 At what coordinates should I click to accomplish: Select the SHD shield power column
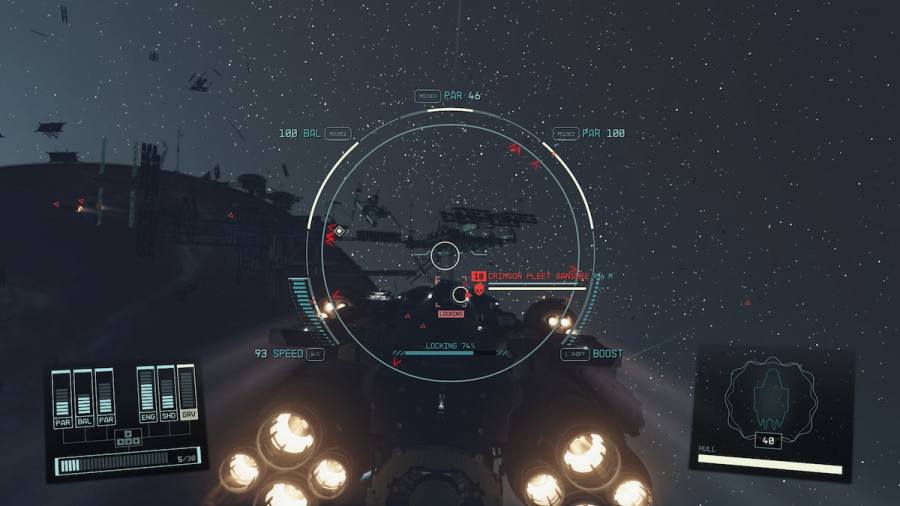pyautogui.click(x=167, y=396)
